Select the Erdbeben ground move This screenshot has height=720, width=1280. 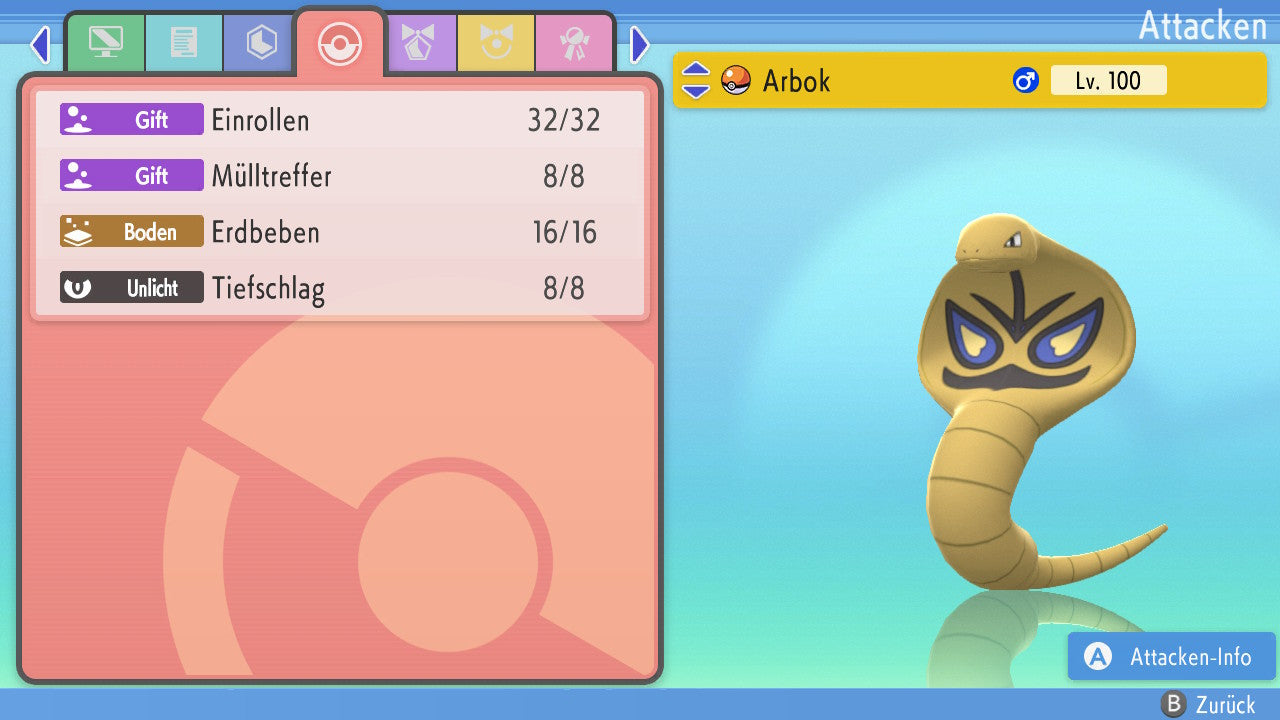[x=340, y=233]
